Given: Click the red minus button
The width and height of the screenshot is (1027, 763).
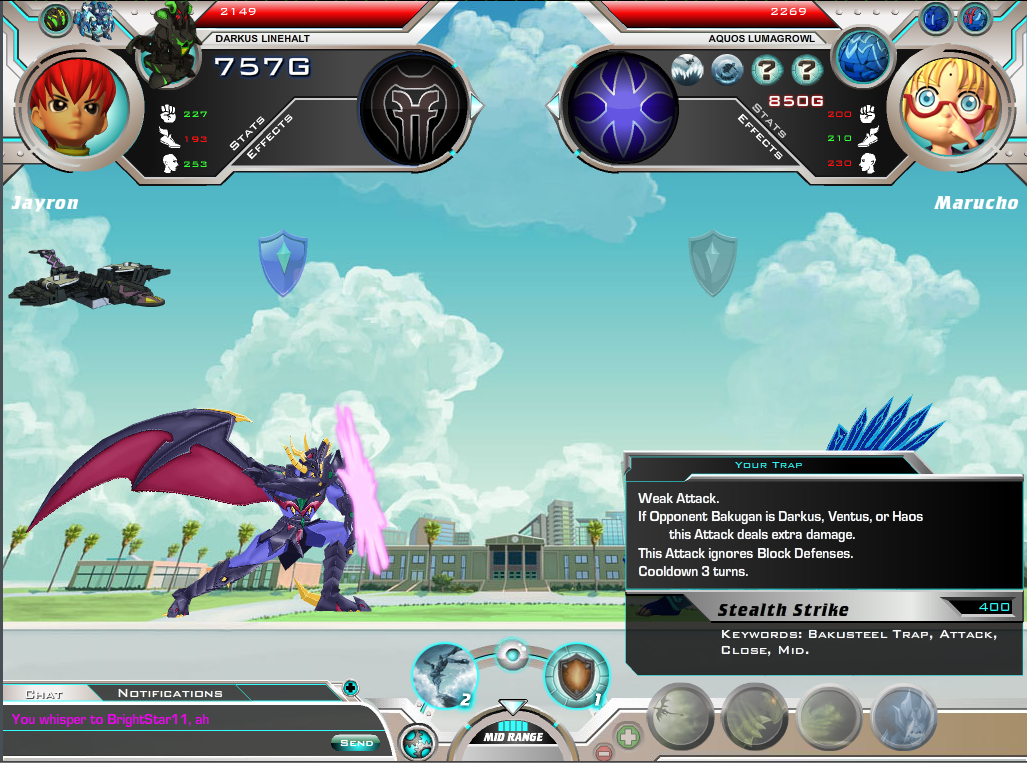Looking at the screenshot, I should click(x=603, y=754).
